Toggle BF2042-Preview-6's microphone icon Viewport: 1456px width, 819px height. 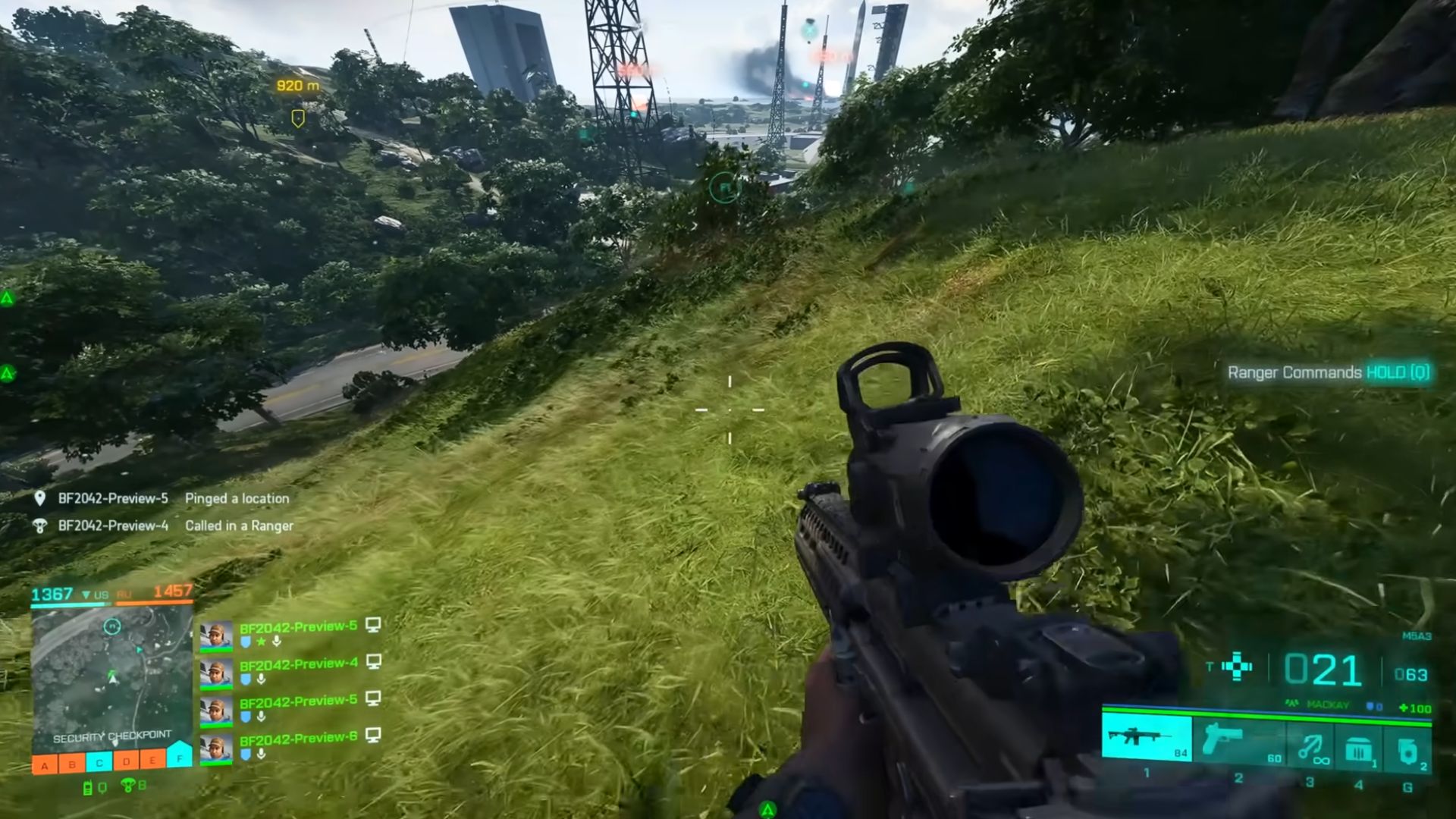click(x=260, y=754)
